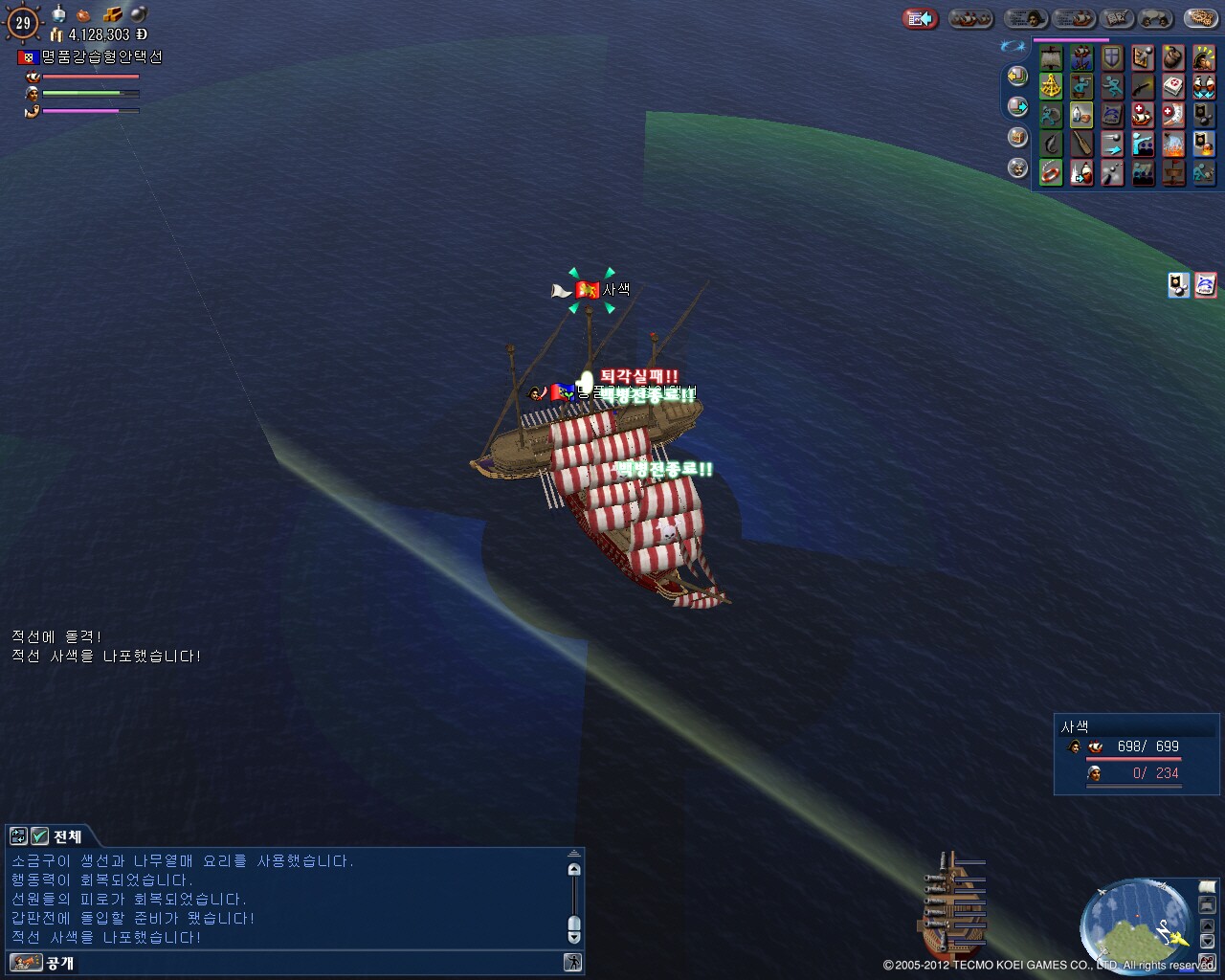Use the blue cross shield skill
The image size is (1225, 980).
coord(1112,58)
